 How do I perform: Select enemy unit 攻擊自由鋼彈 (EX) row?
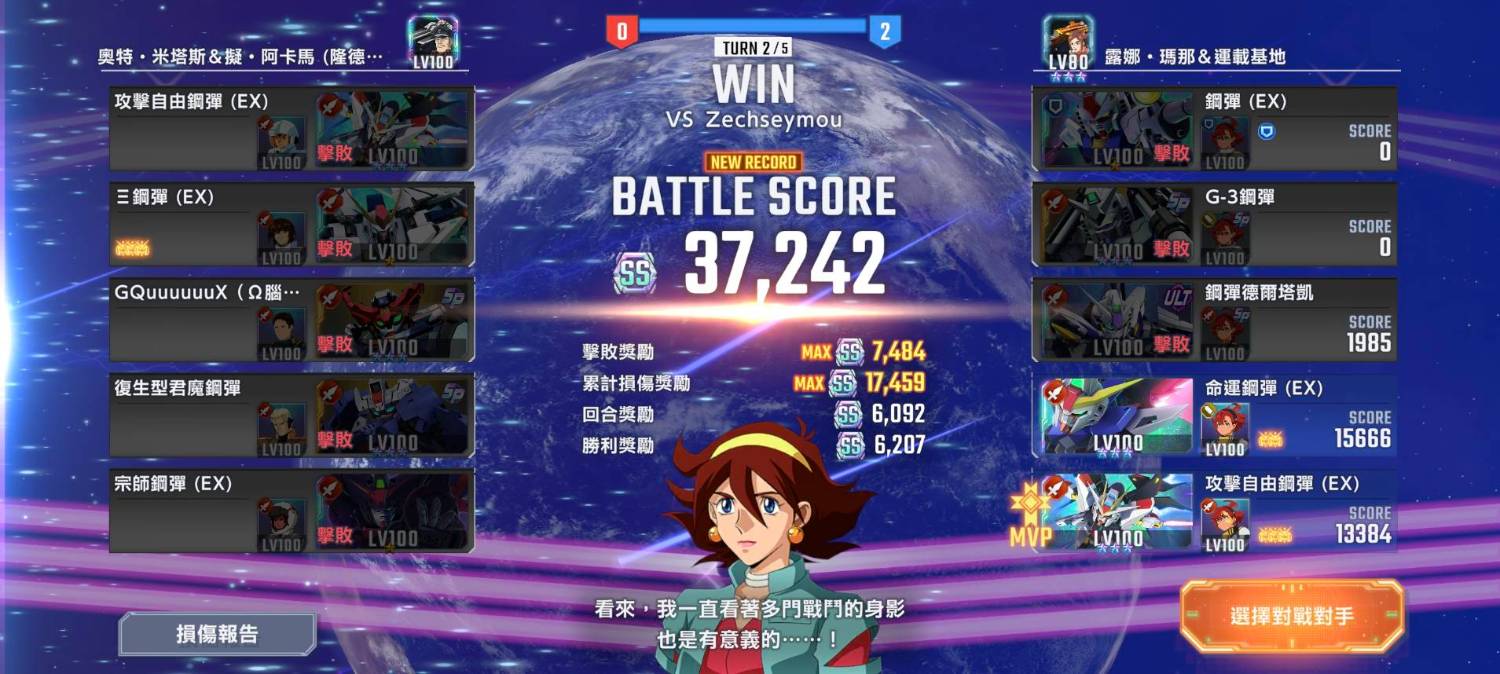(x=291, y=129)
